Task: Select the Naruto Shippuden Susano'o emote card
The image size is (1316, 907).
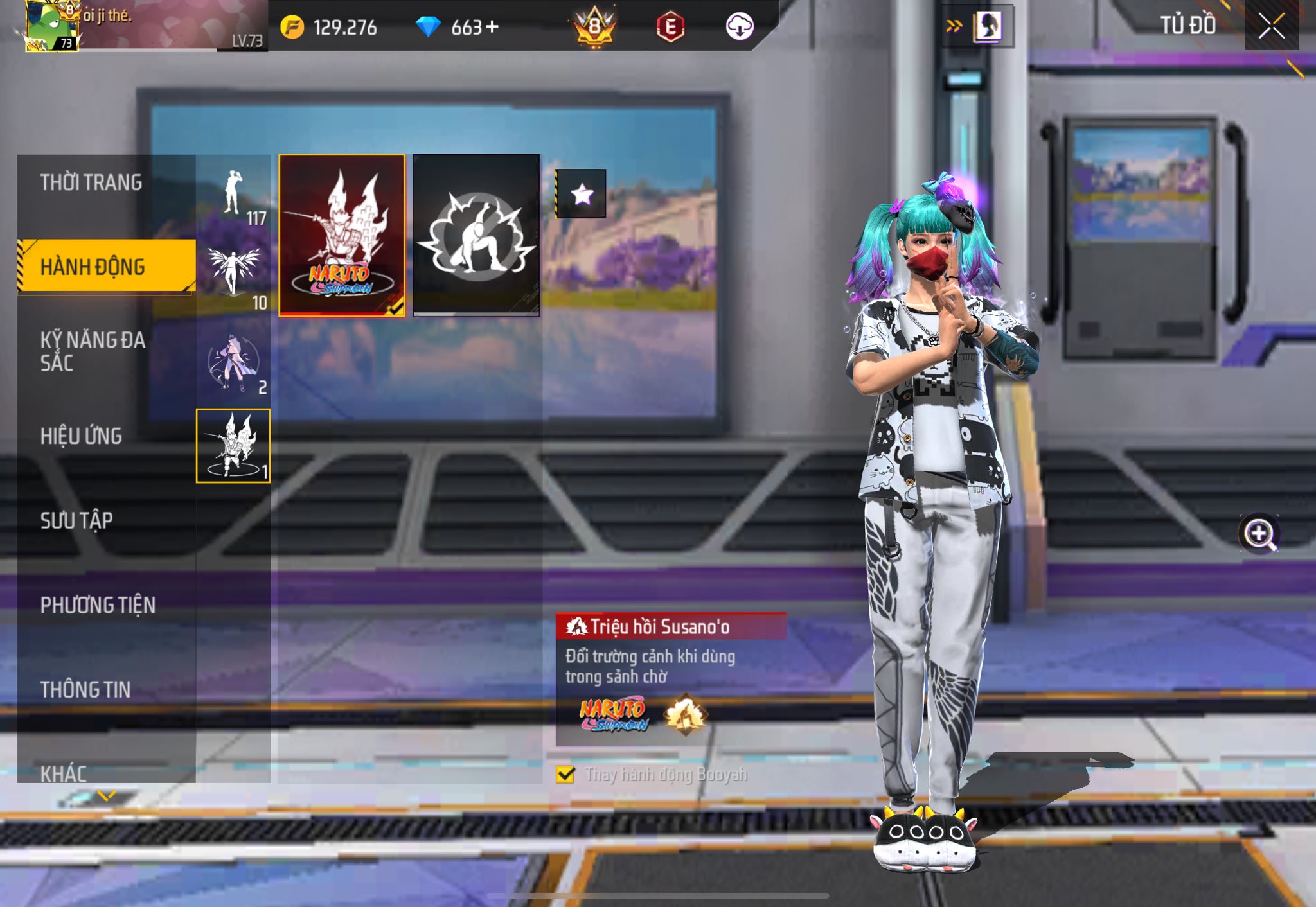Action: pos(342,235)
